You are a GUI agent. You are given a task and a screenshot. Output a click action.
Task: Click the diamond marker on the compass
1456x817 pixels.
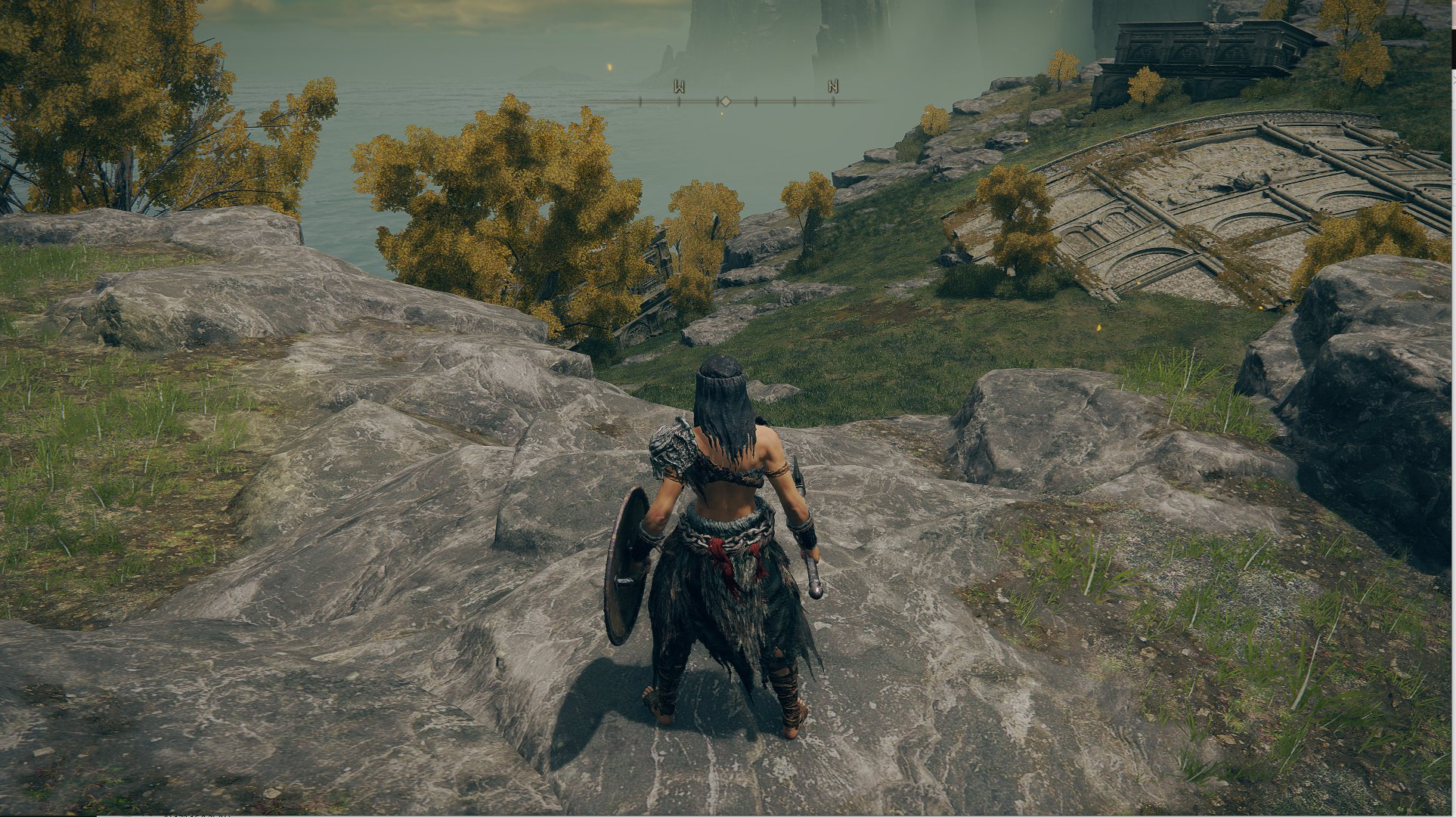[725, 101]
